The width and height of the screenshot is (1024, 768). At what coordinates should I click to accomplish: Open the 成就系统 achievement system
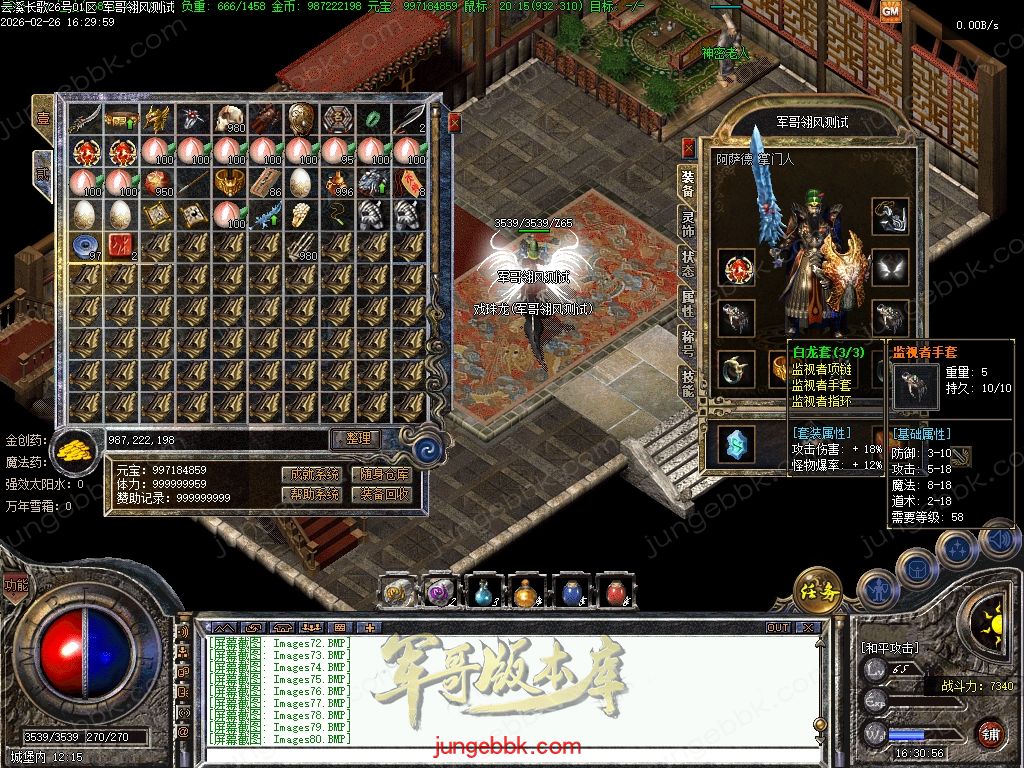(310, 474)
